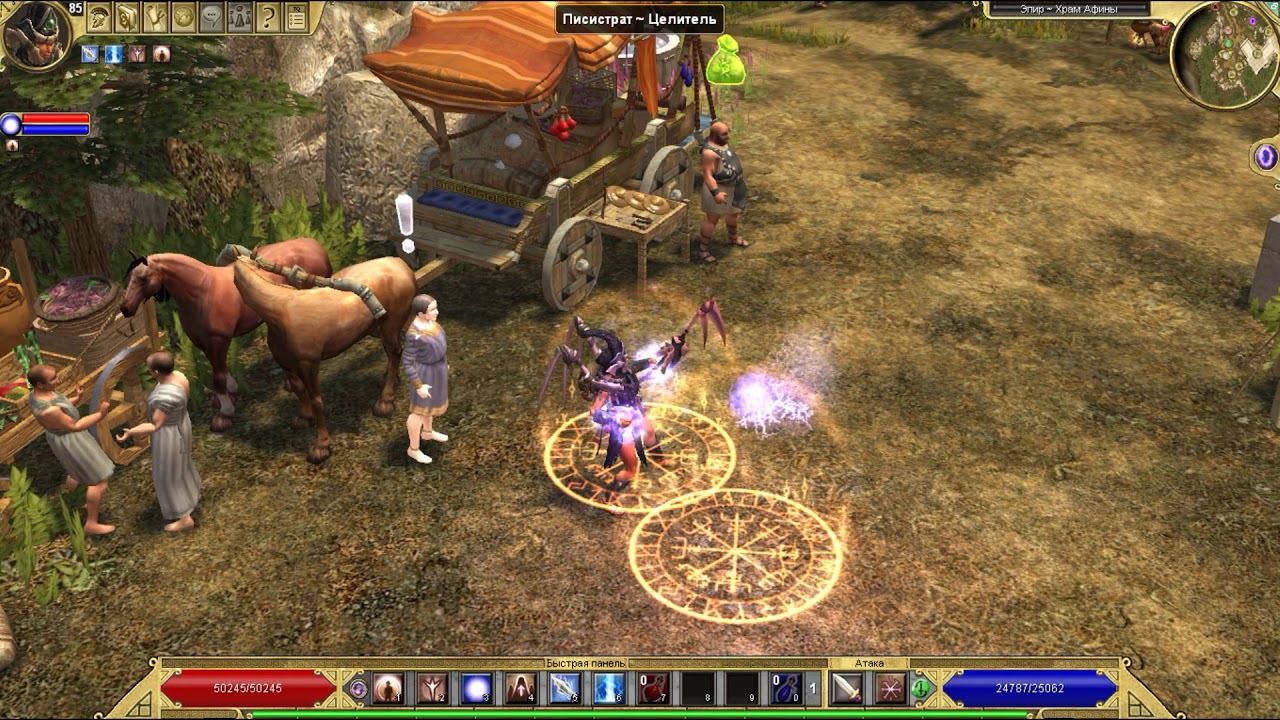
Task: Click the hero portrait
Action: tap(36, 36)
